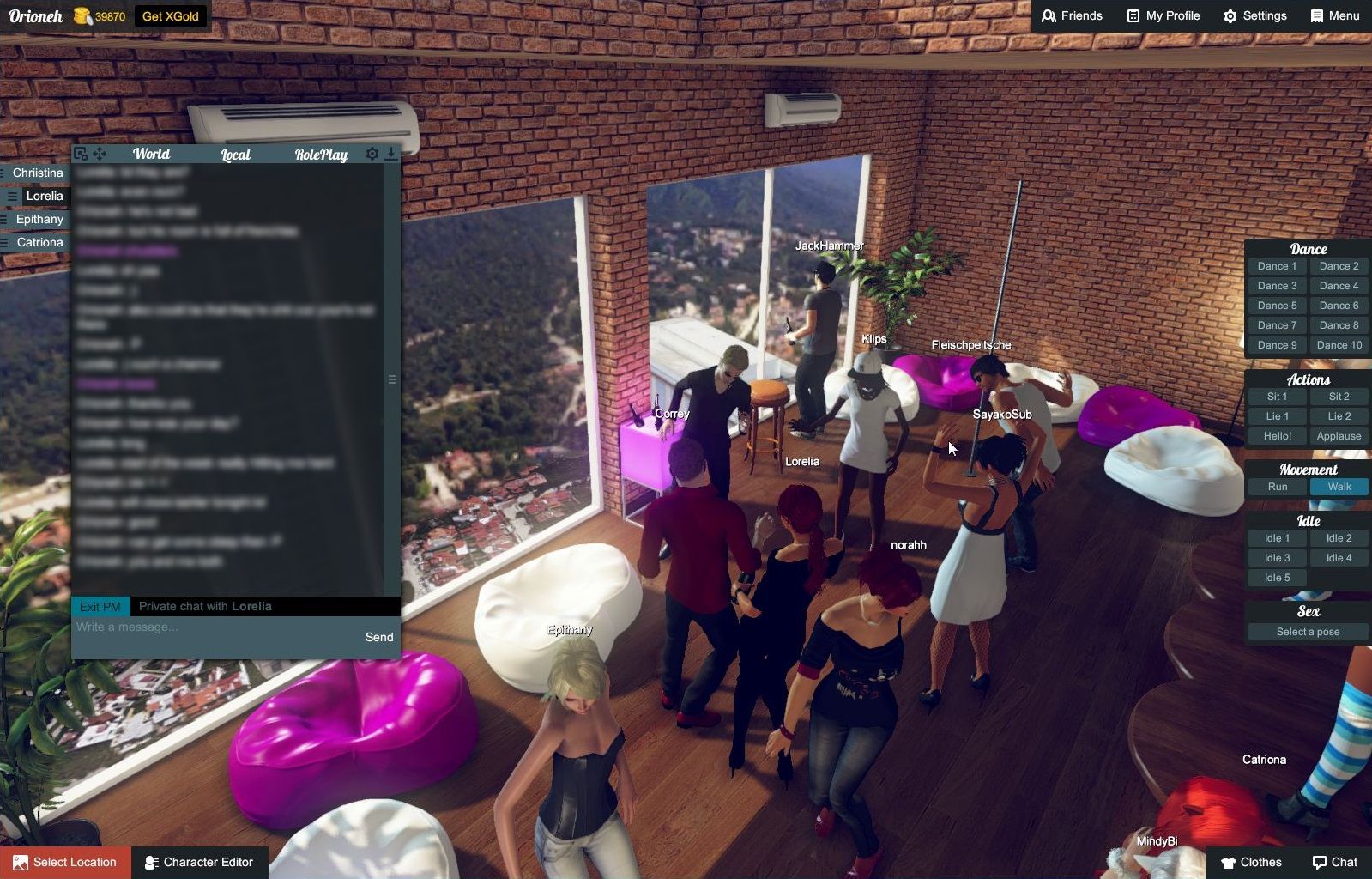Open Select Location panel

tap(65, 862)
